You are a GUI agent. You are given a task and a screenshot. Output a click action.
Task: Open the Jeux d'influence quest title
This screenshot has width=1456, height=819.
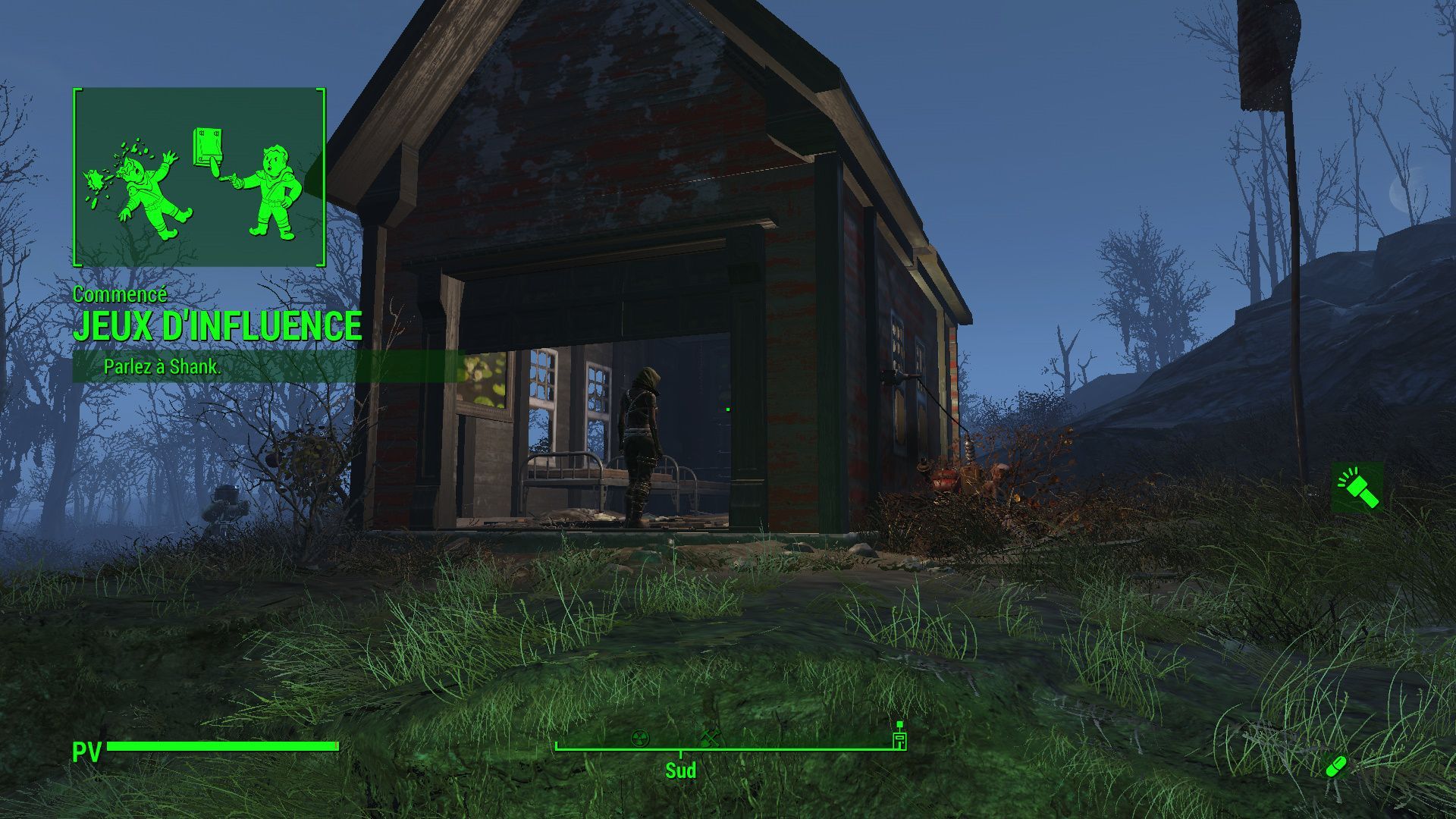[x=217, y=327]
